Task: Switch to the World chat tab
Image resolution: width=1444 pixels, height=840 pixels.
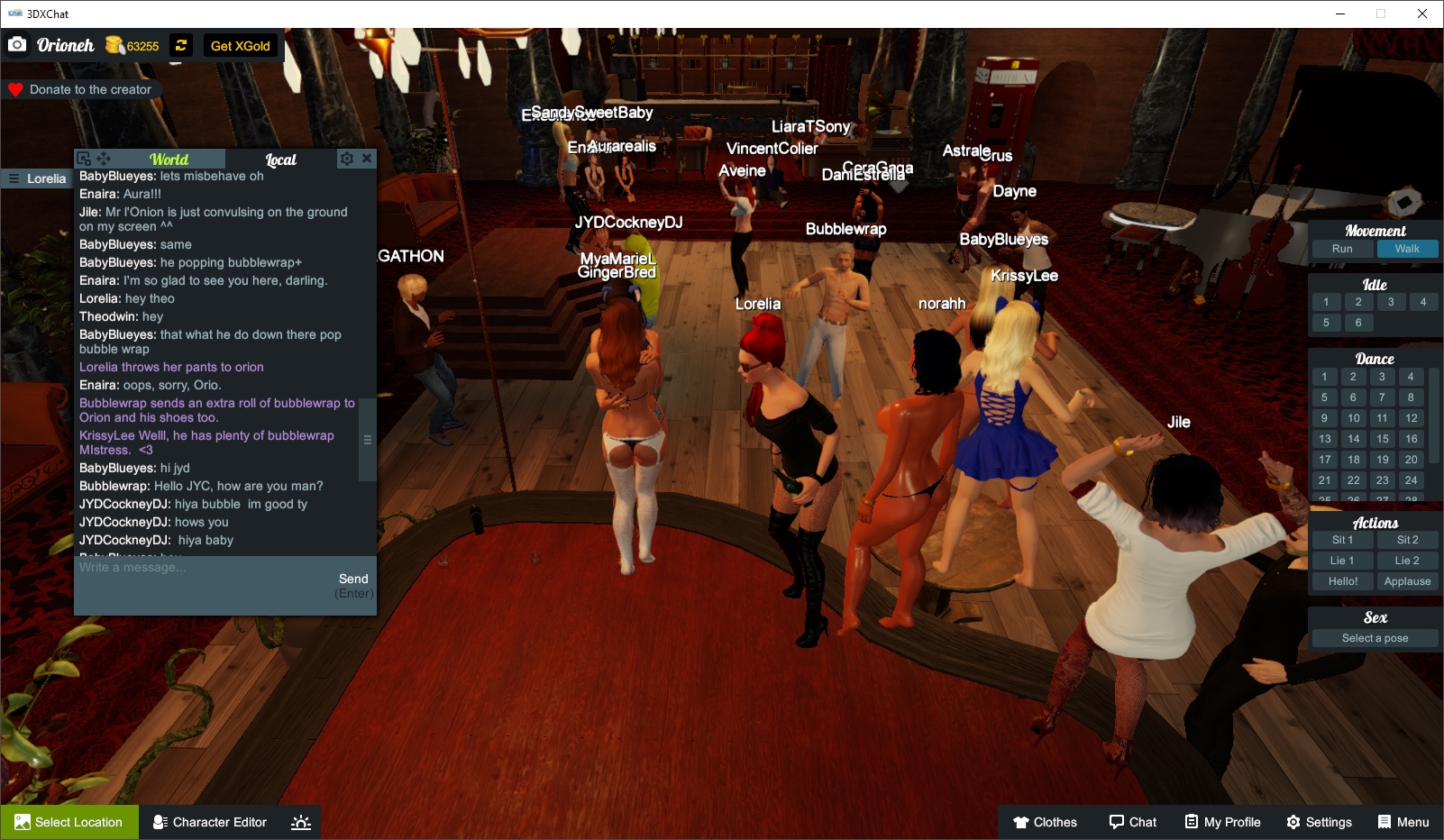Action: [170, 159]
